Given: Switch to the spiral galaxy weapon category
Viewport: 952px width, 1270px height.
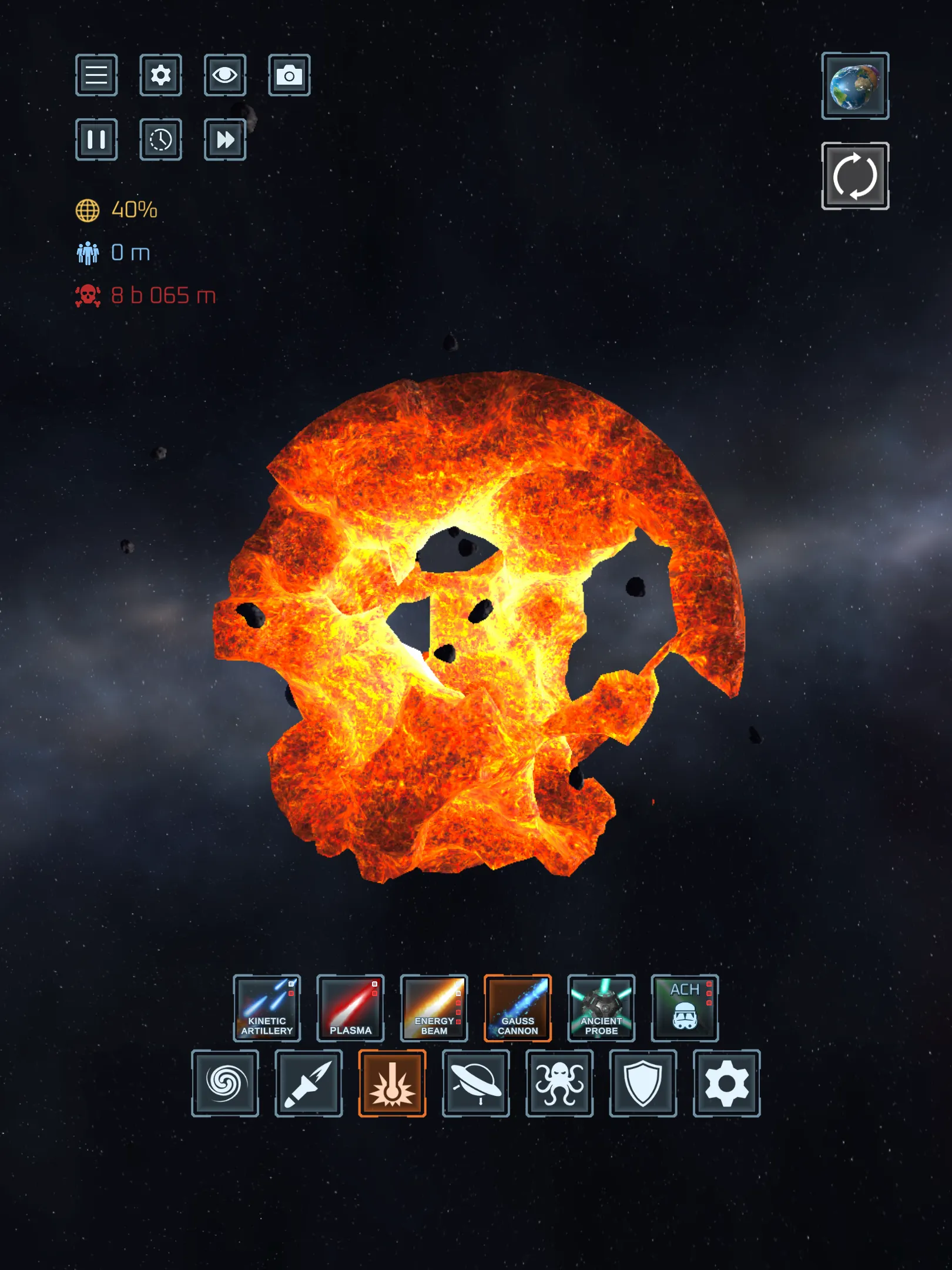Looking at the screenshot, I should tap(225, 1083).
